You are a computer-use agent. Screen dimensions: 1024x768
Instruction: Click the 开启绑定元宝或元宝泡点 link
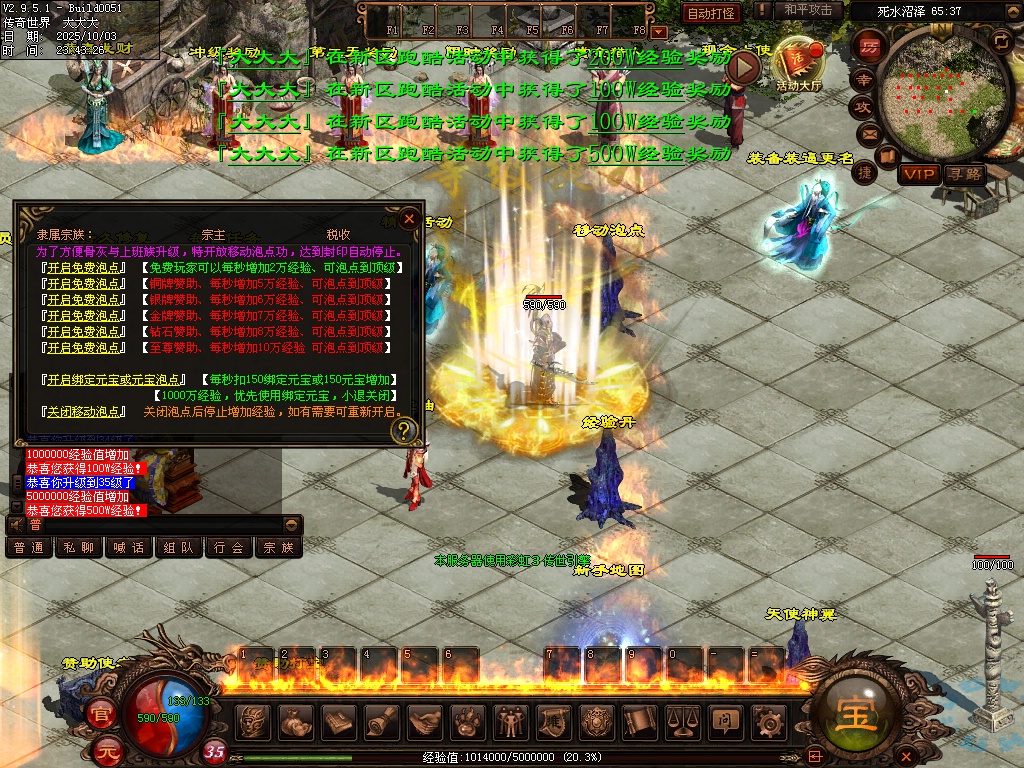click(x=116, y=380)
